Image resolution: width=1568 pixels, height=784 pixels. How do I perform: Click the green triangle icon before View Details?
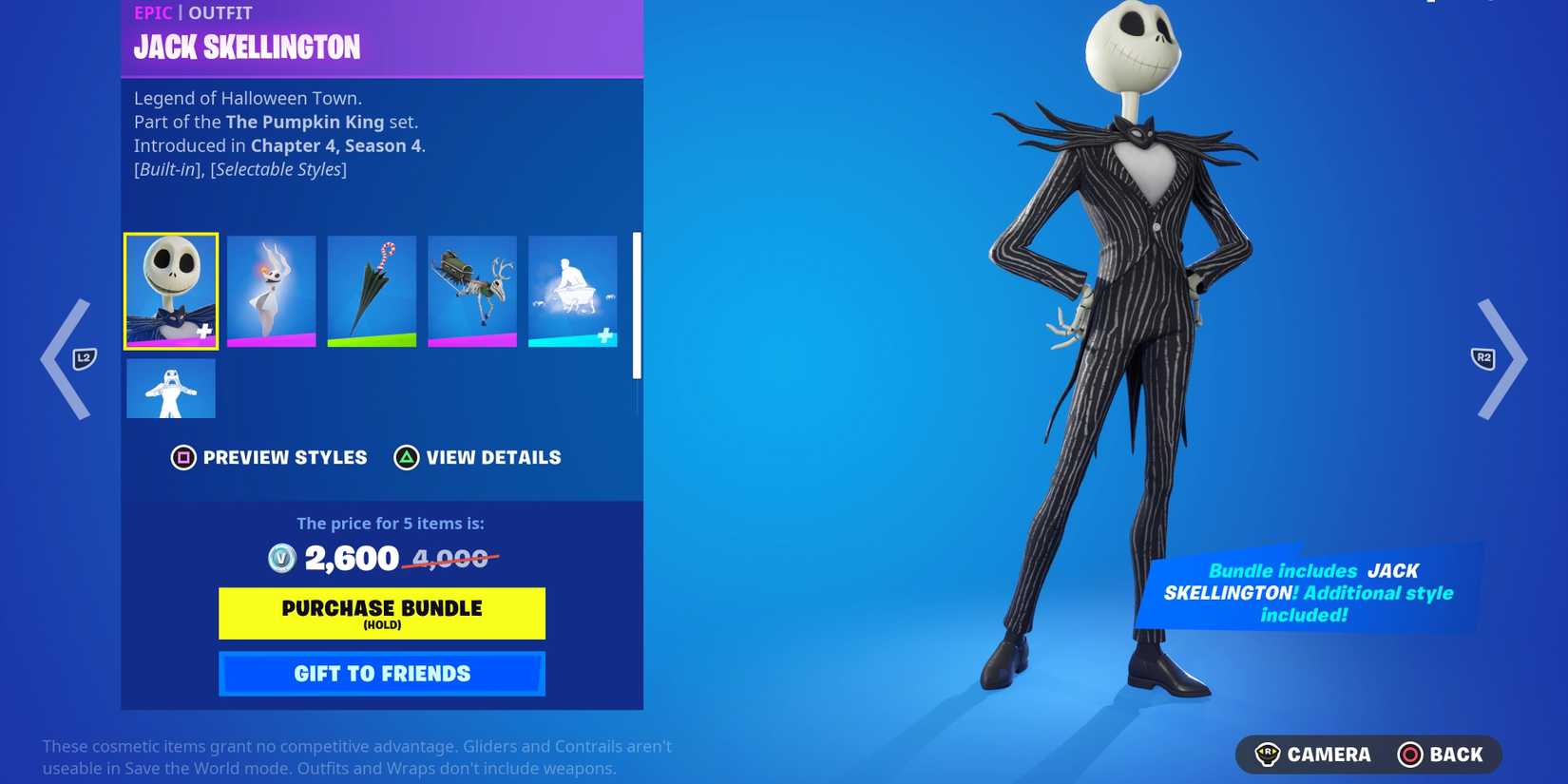tap(407, 457)
